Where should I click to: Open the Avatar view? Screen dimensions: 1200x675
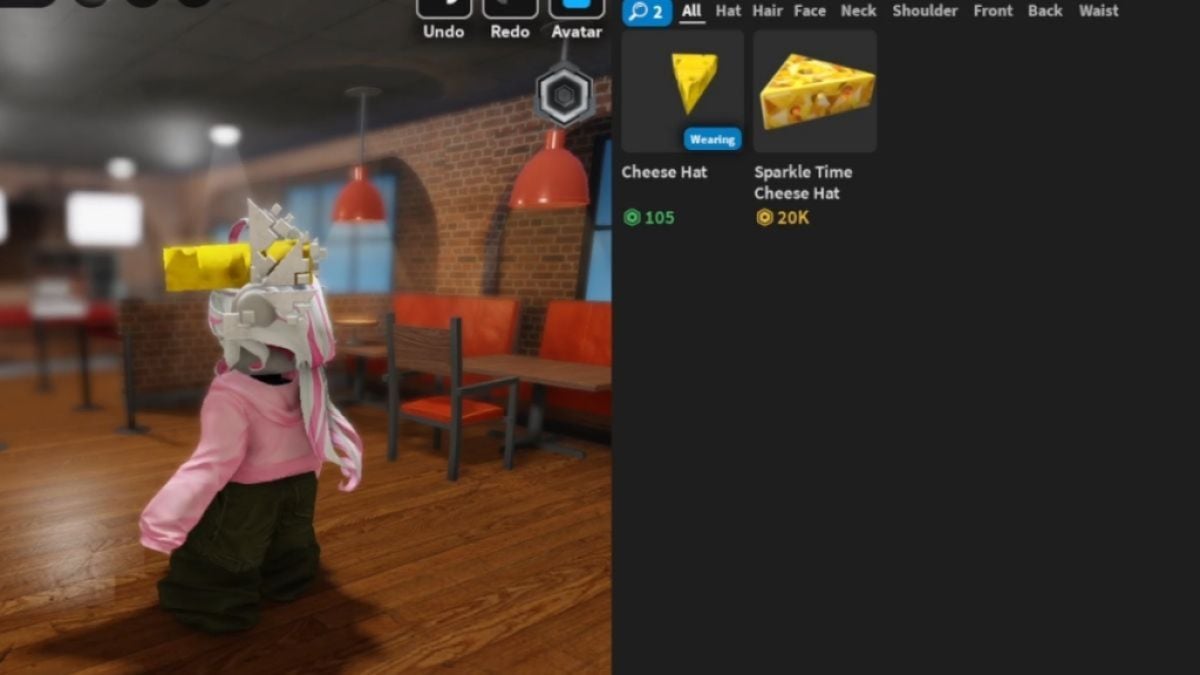(x=577, y=10)
